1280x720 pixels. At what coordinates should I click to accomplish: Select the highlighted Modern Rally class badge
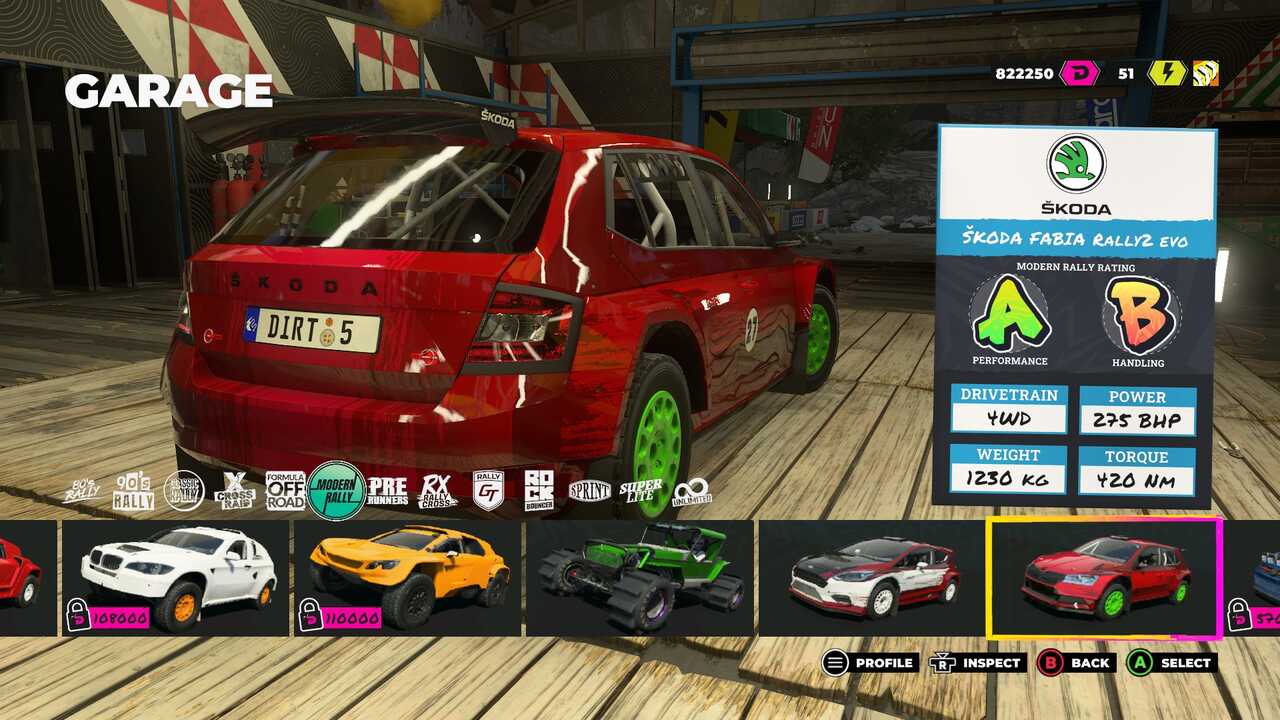(x=336, y=490)
